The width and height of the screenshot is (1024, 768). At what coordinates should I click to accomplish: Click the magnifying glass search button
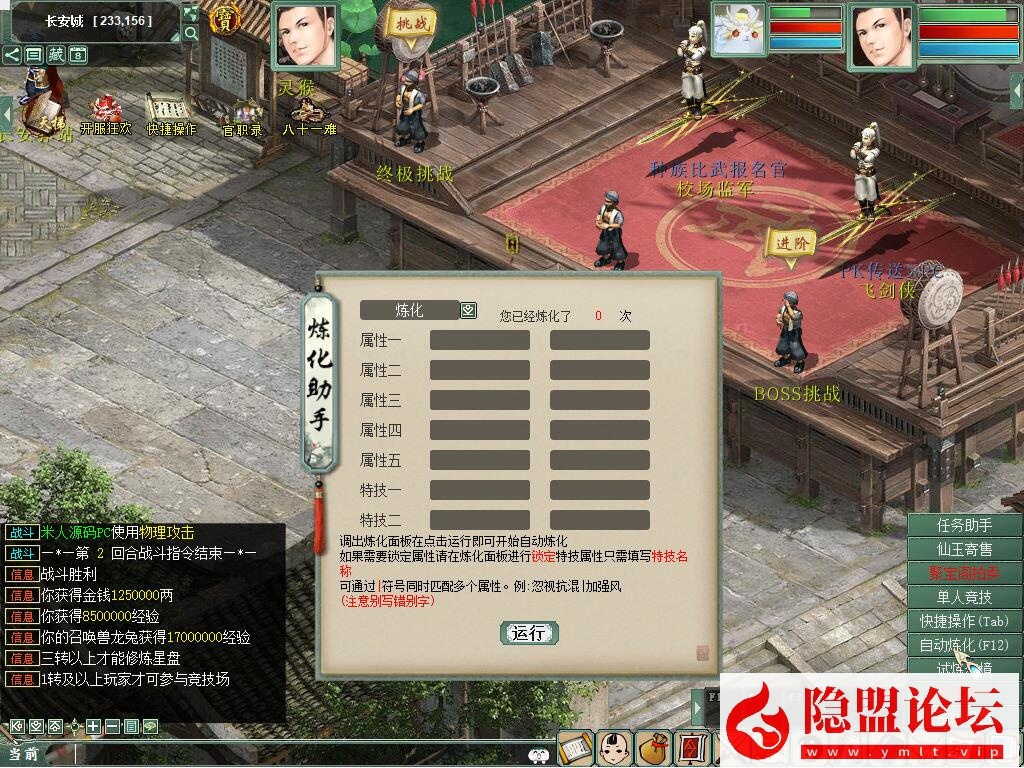point(191,33)
